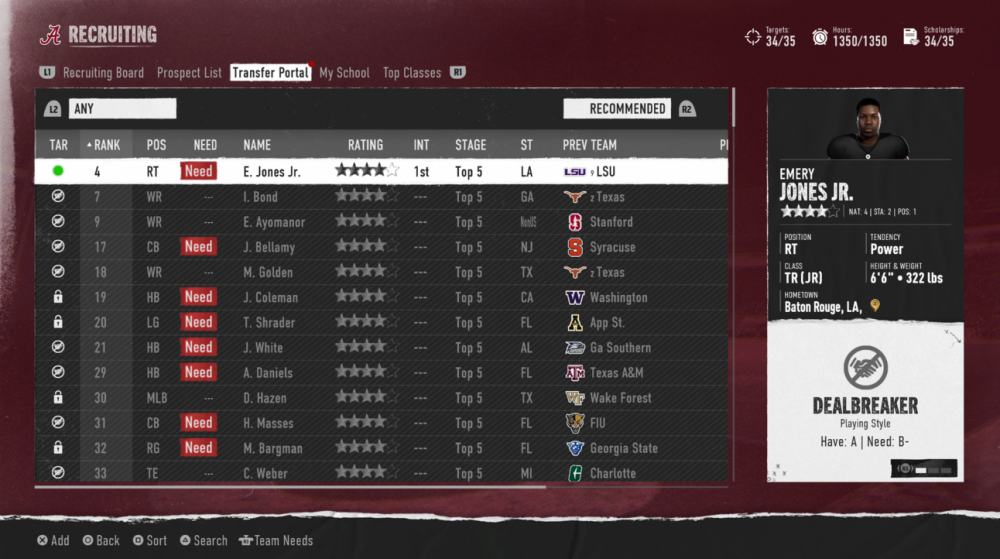Open the Prospect List tab
Screen dimensions: 1000x559
point(189,73)
